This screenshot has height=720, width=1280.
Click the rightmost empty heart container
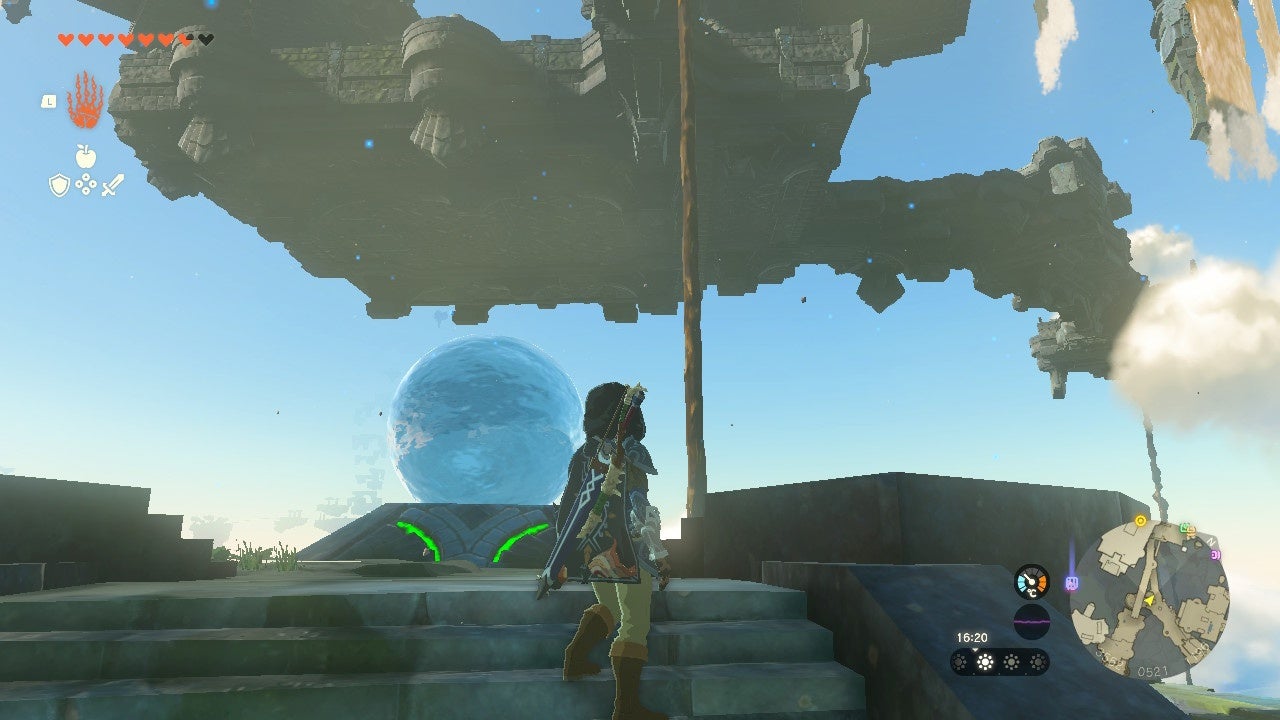click(x=205, y=40)
